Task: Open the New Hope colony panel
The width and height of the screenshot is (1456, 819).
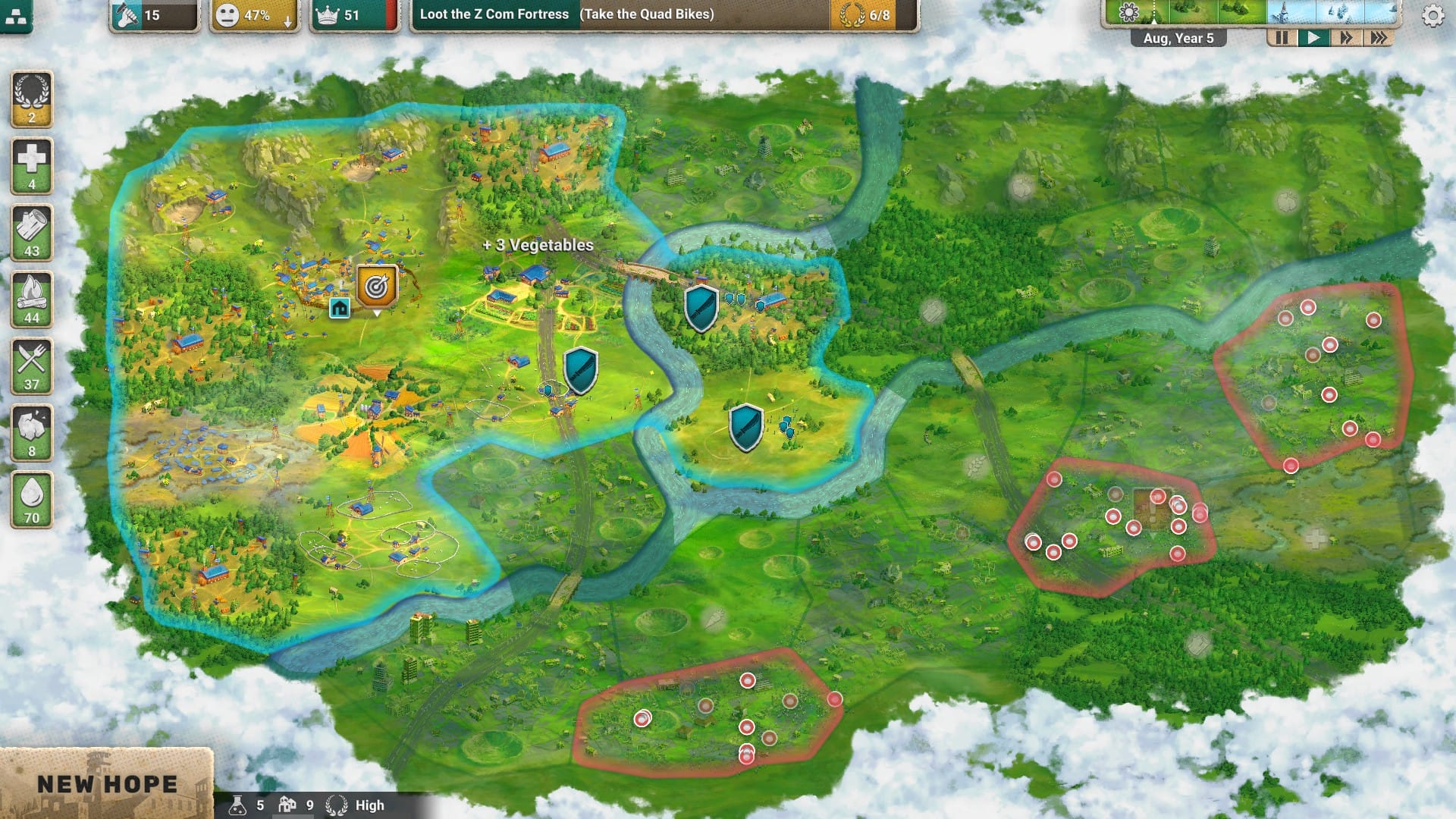Action: (106, 784)
